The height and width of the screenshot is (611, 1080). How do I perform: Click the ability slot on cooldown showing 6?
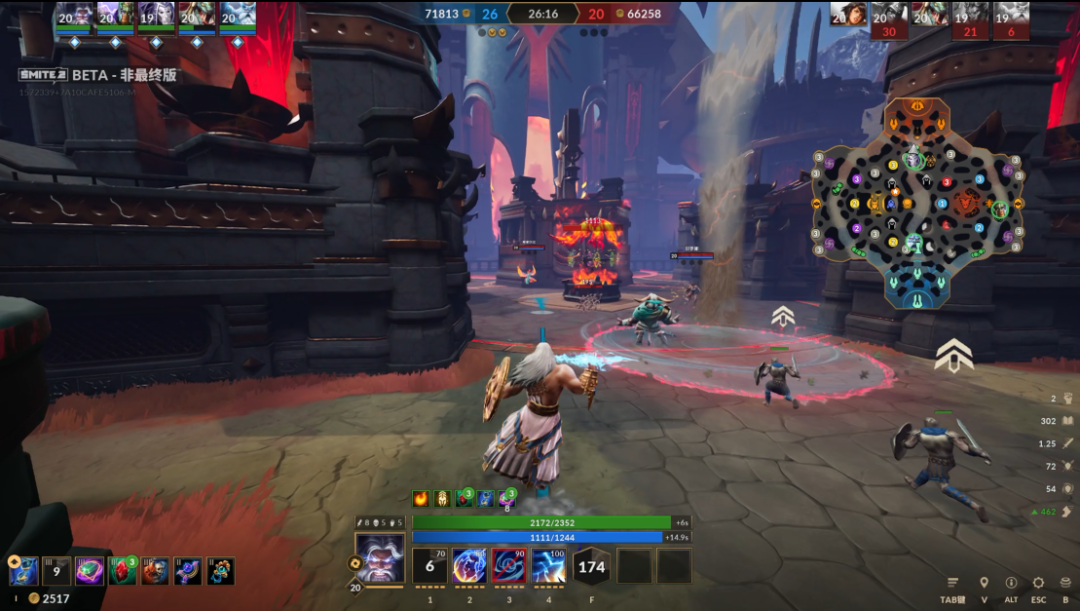[430, 566]
